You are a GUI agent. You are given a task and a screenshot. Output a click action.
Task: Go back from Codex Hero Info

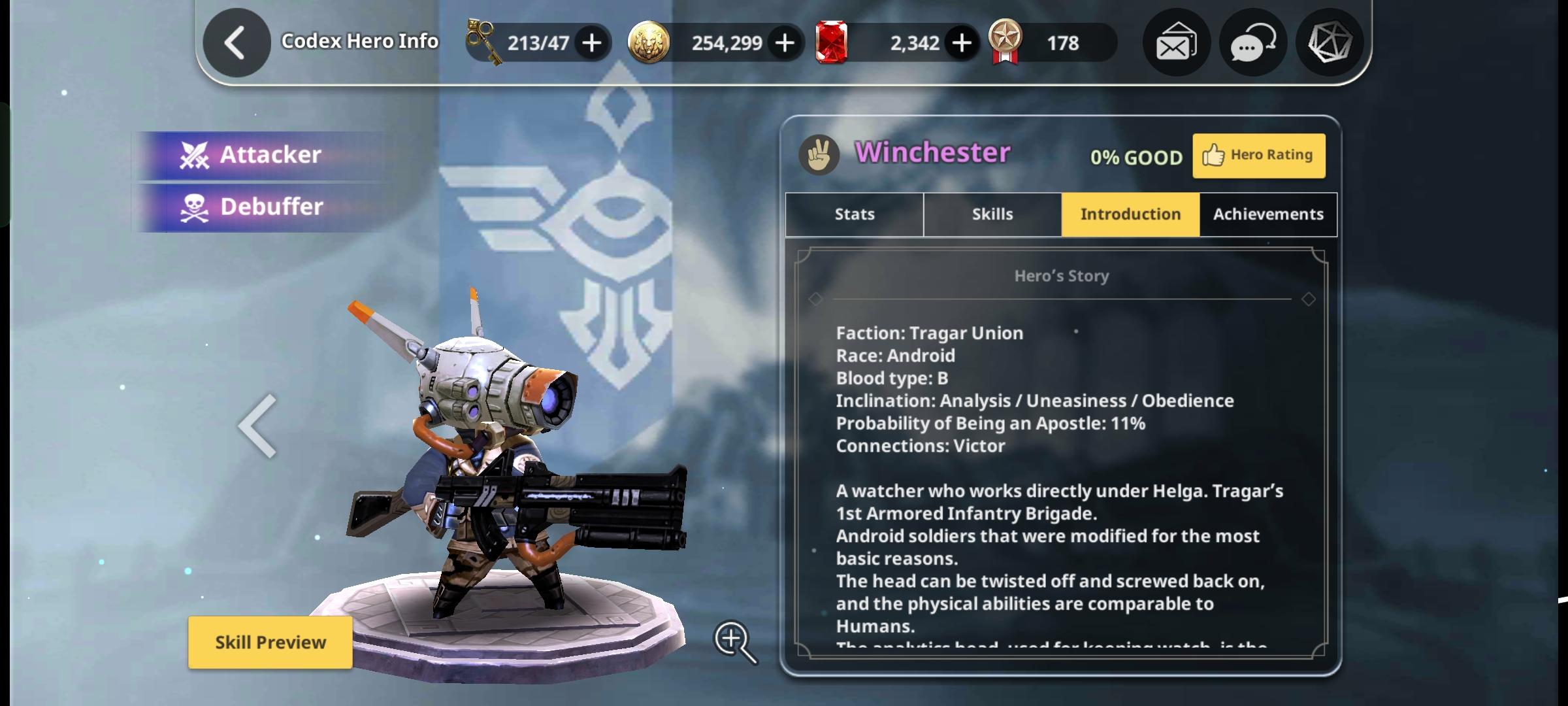click(x=236, y=43)
